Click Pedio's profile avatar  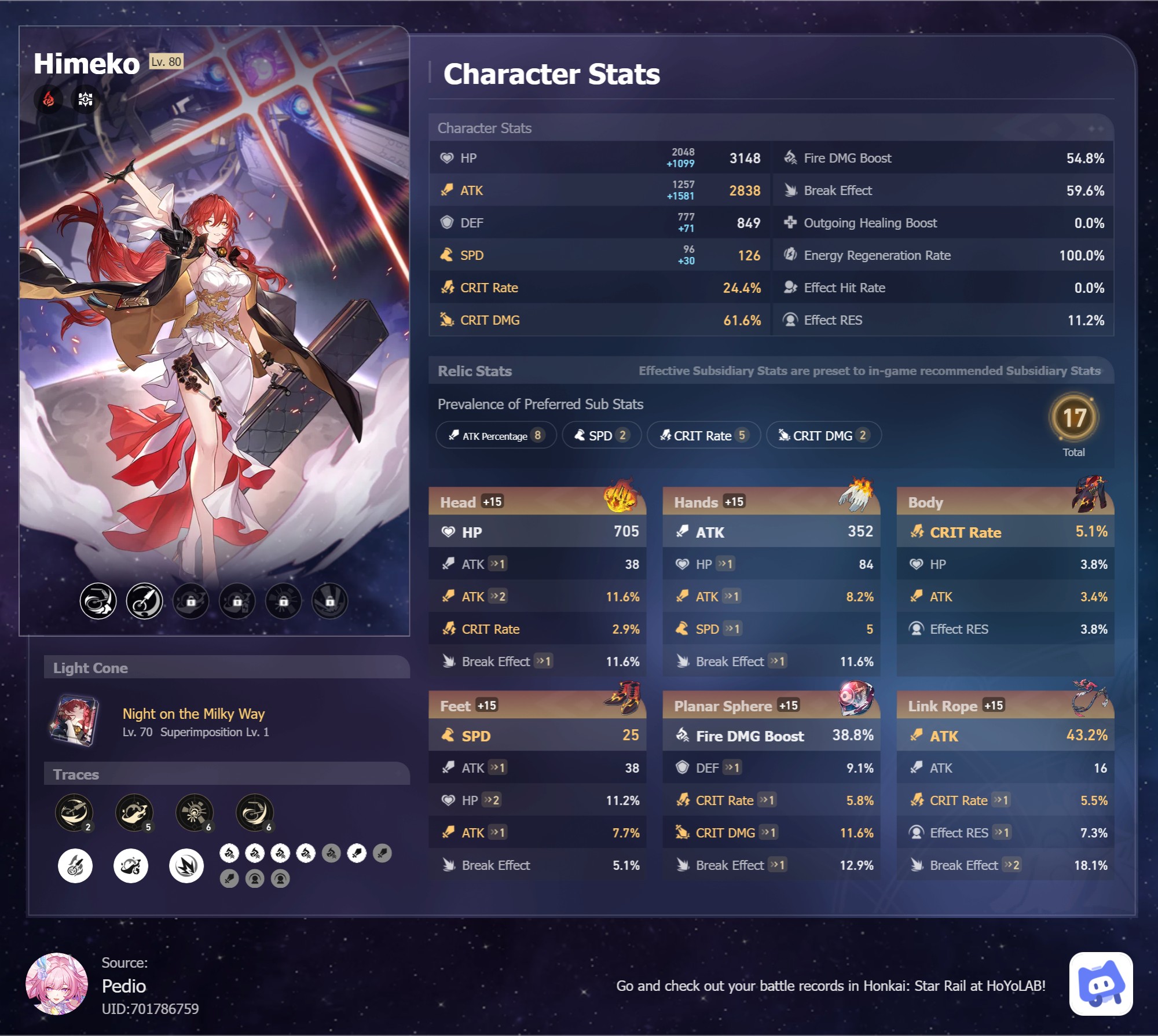pos(57,983)
